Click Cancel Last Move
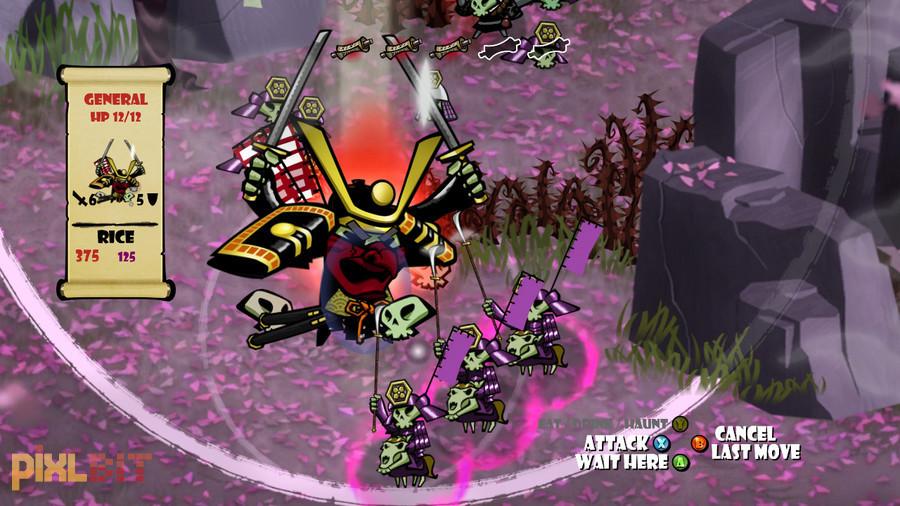This screenshot has height=506, width=900. (754, 443)
